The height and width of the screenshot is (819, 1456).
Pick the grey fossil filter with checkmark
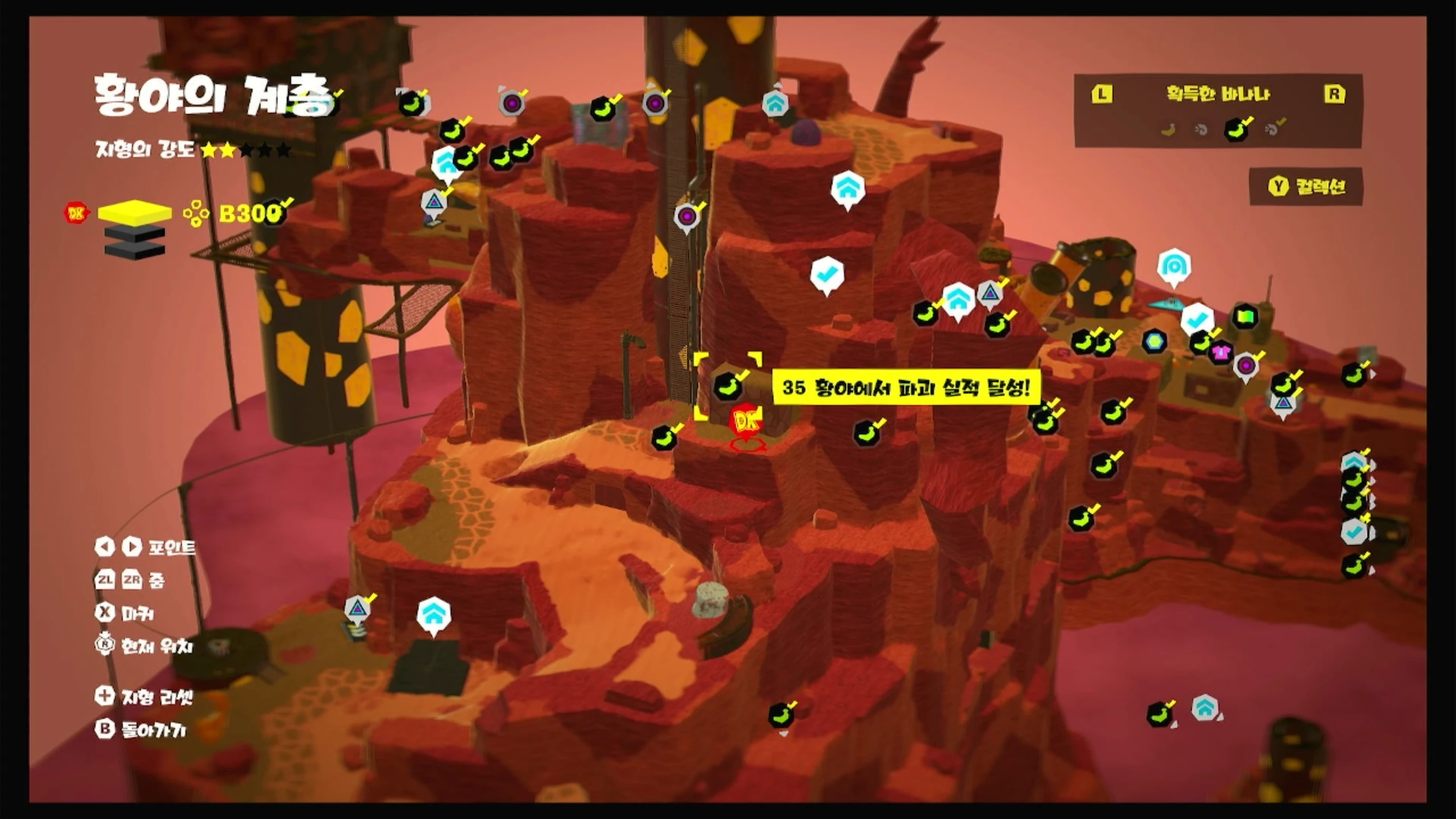coord(1273,129)
